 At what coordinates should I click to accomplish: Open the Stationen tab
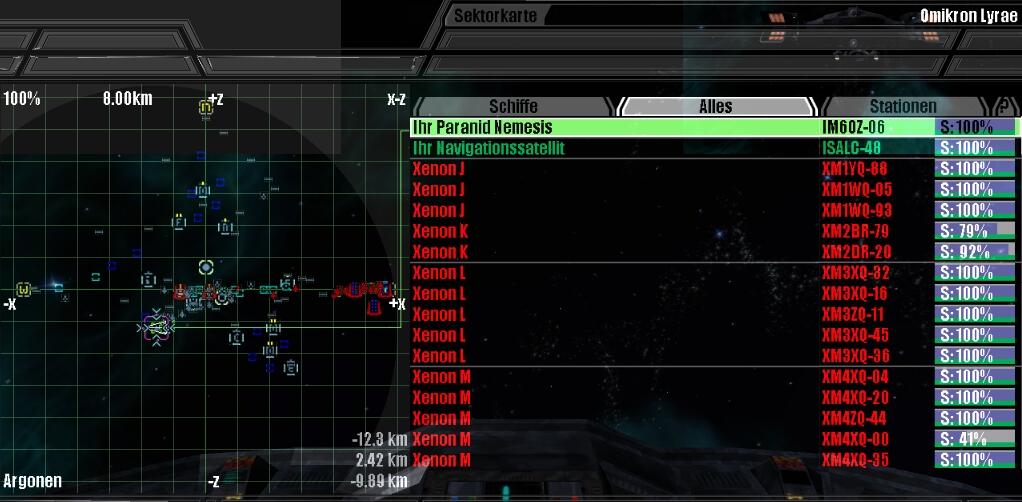[x=902, y=106]
